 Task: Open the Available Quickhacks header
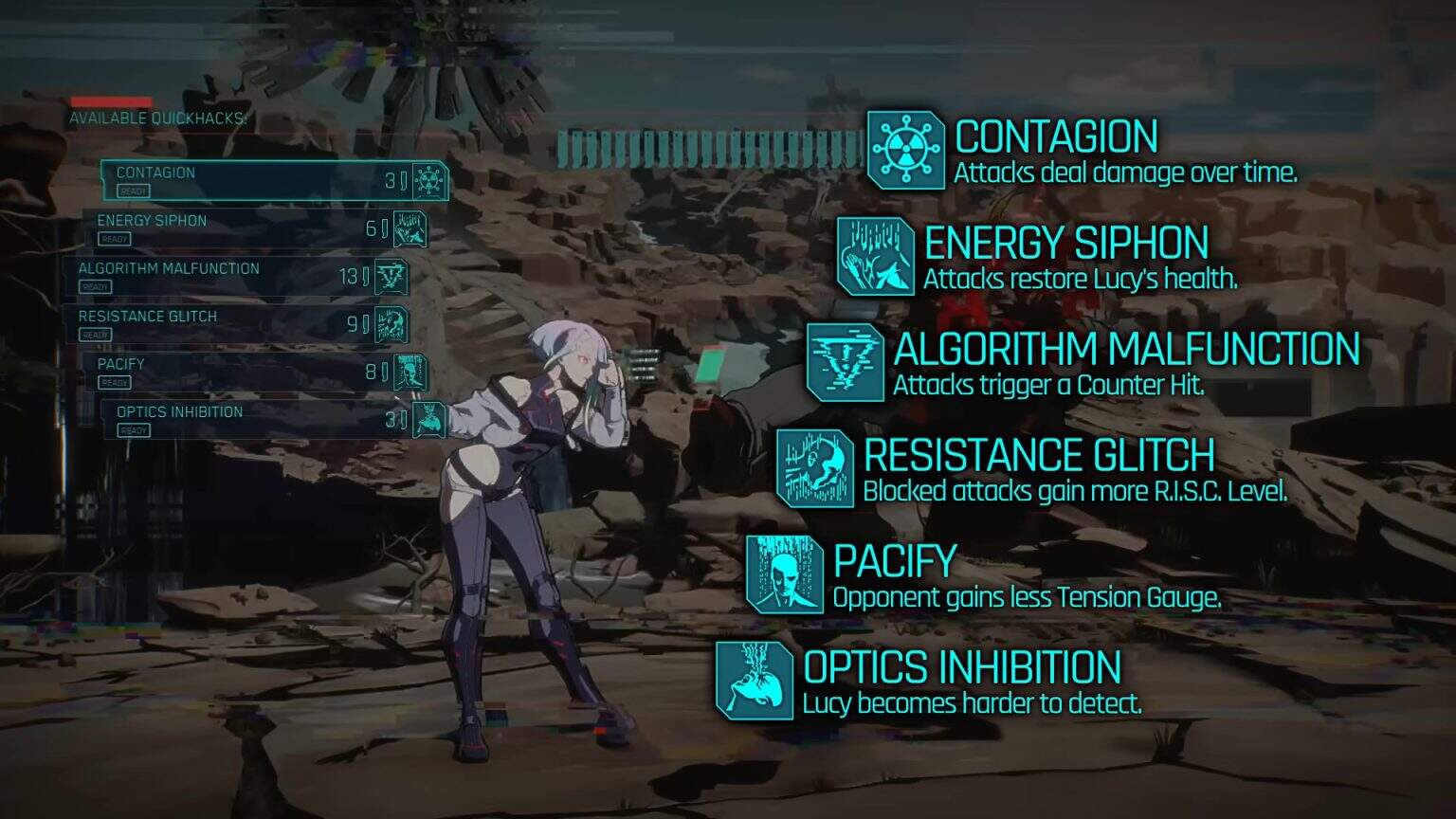tap(156, 119)
